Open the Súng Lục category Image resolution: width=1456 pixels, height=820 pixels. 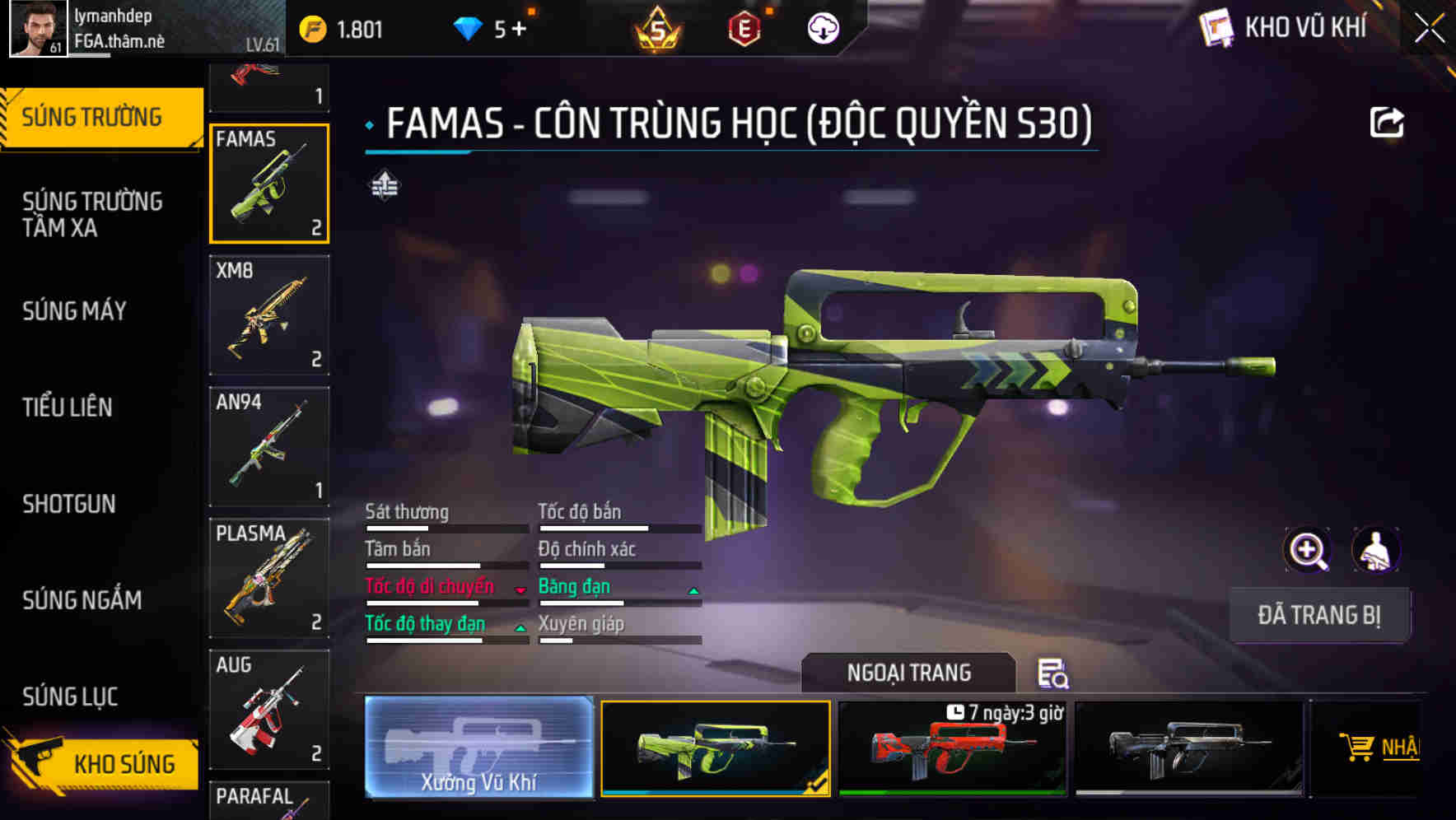point(70,697)
